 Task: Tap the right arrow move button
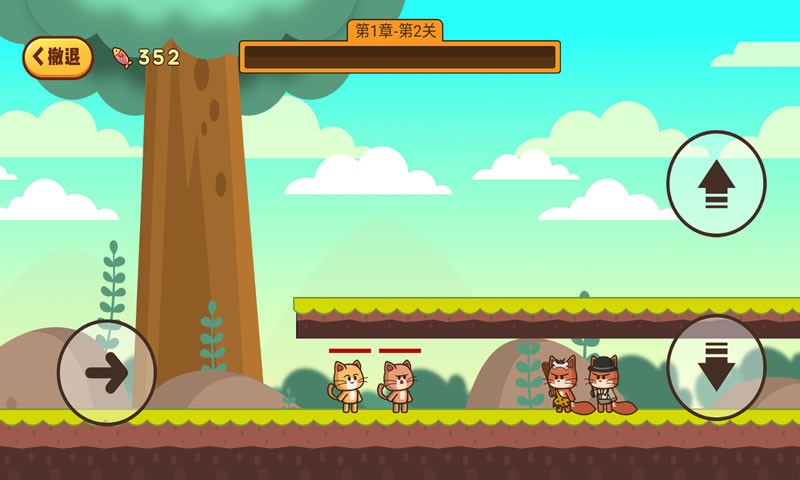[107, 373]
